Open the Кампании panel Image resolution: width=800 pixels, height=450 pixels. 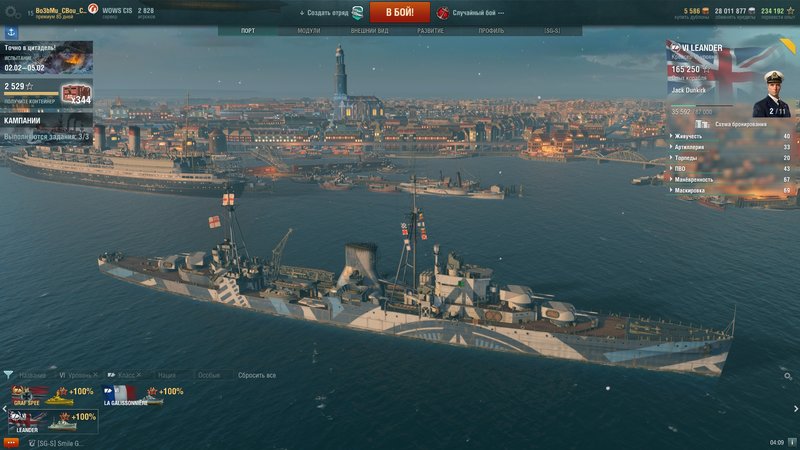[x=46, y=121]
